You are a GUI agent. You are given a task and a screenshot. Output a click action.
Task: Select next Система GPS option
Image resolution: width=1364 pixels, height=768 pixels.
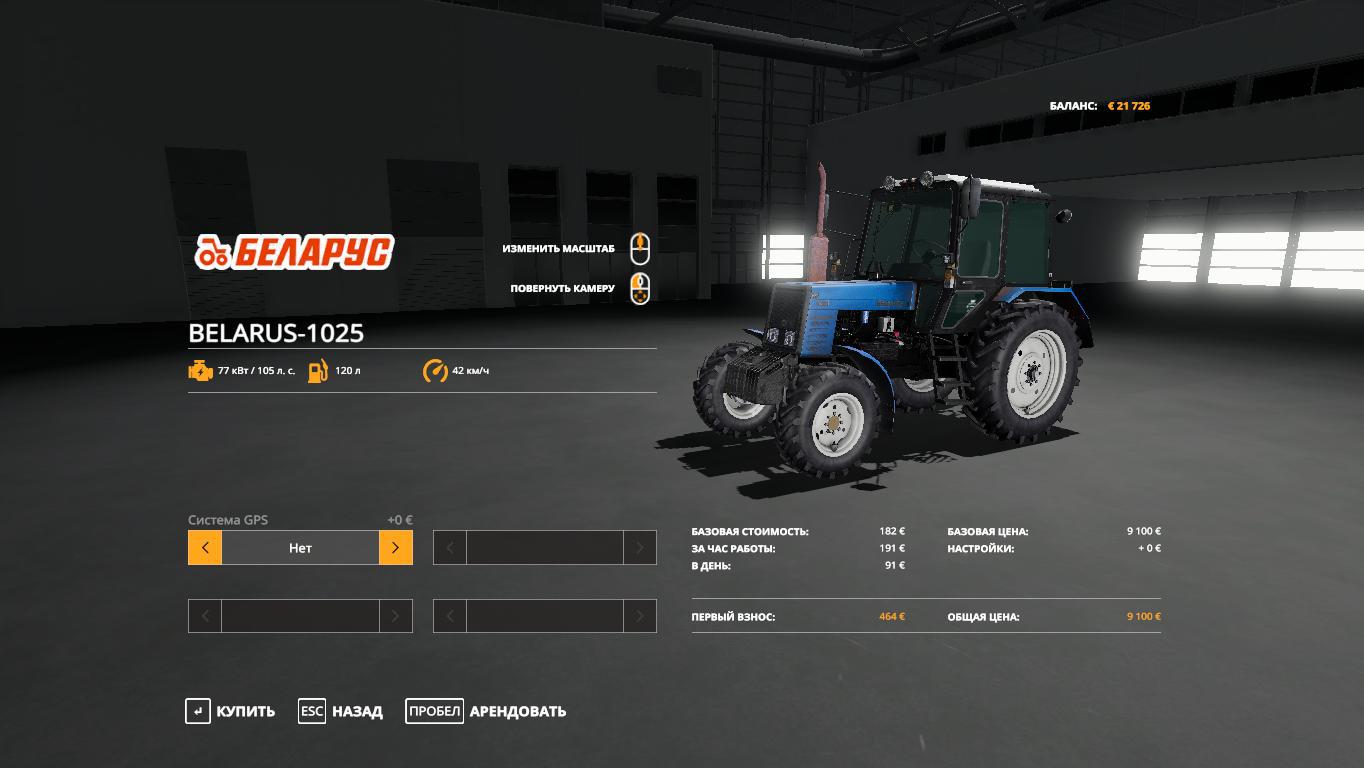(395, 548)
